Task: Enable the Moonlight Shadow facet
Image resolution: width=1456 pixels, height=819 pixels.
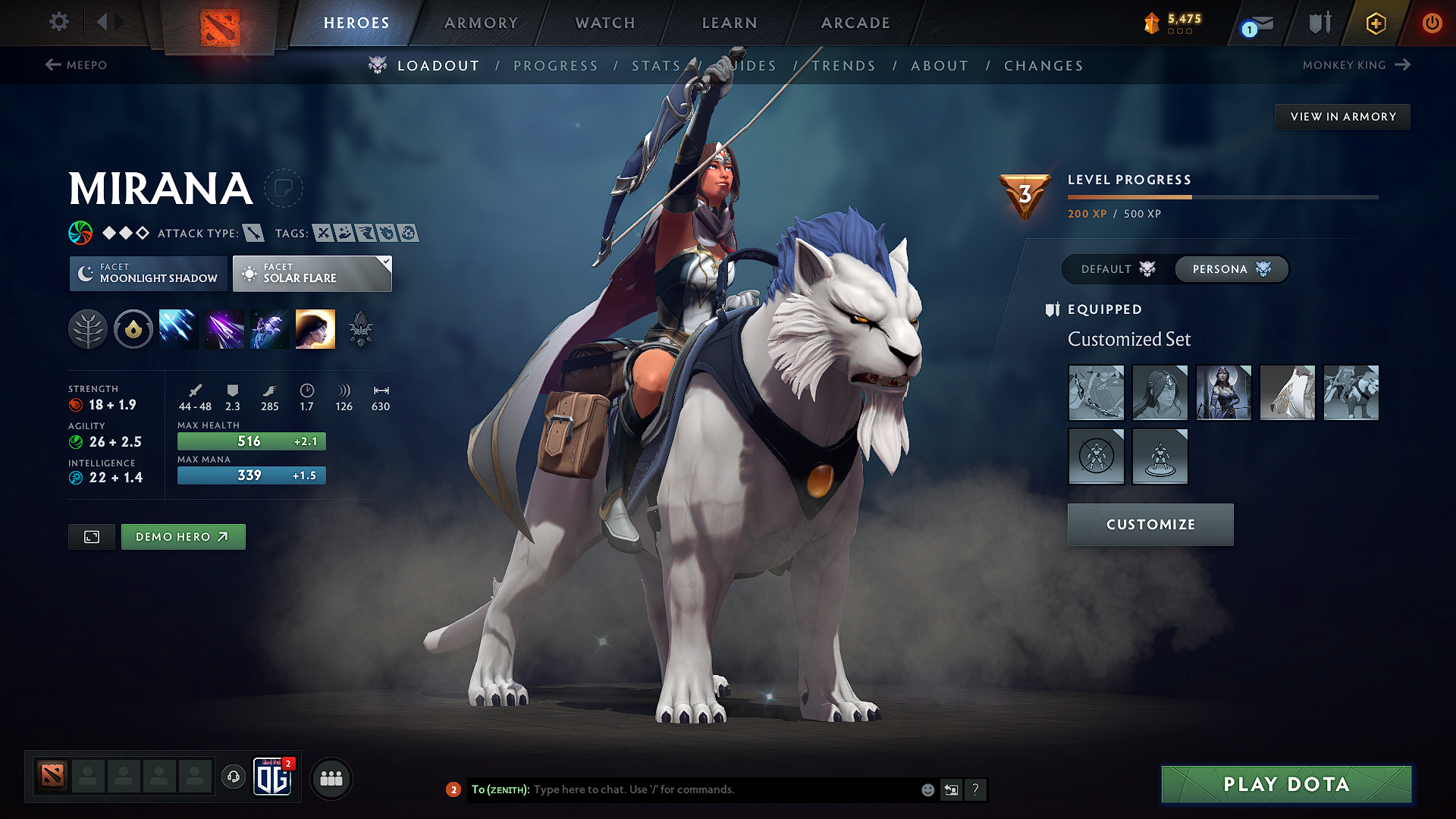Action: click(148, 273)
